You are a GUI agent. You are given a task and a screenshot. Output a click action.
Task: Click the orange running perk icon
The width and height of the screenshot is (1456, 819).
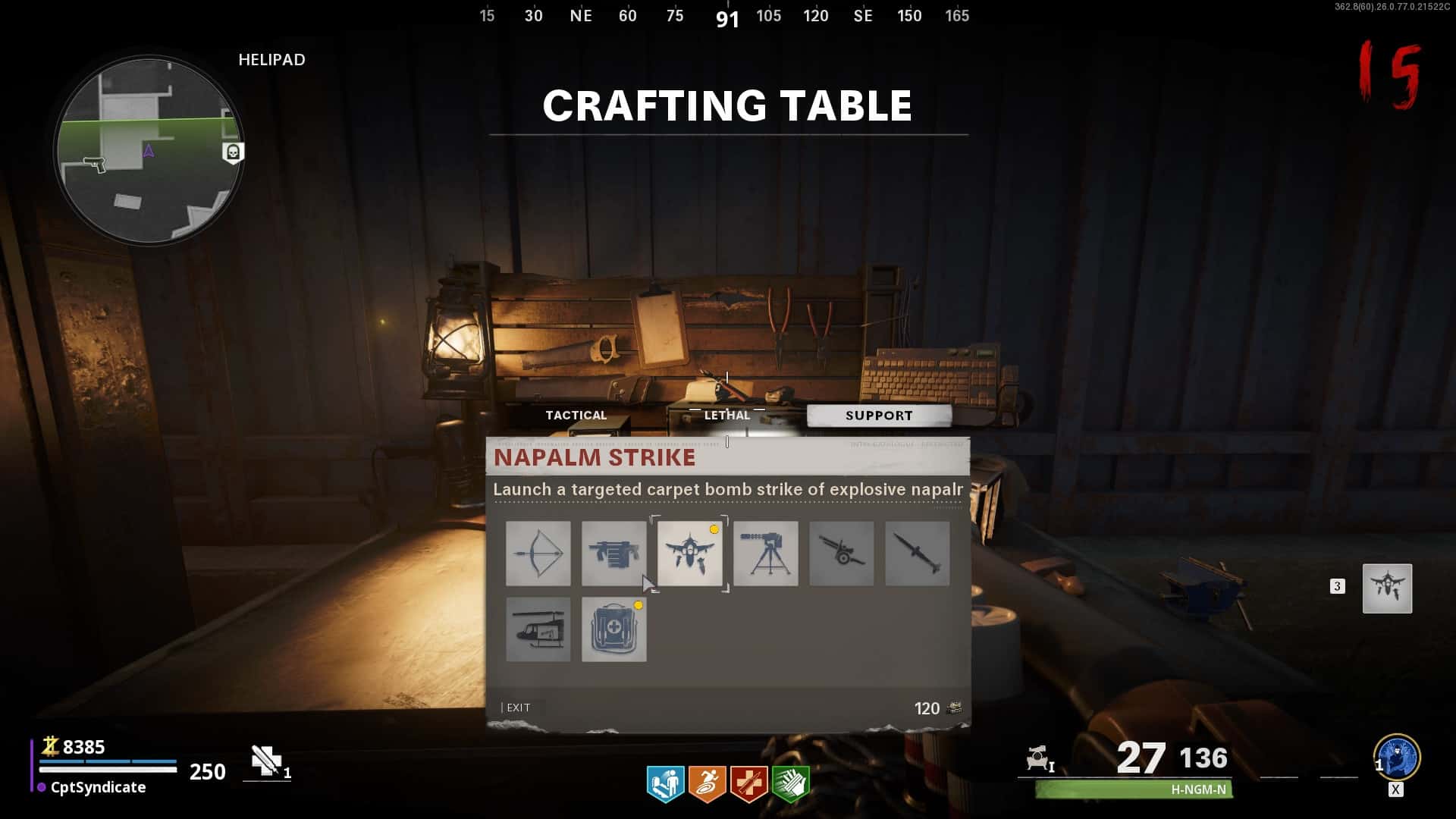point(707,783)
